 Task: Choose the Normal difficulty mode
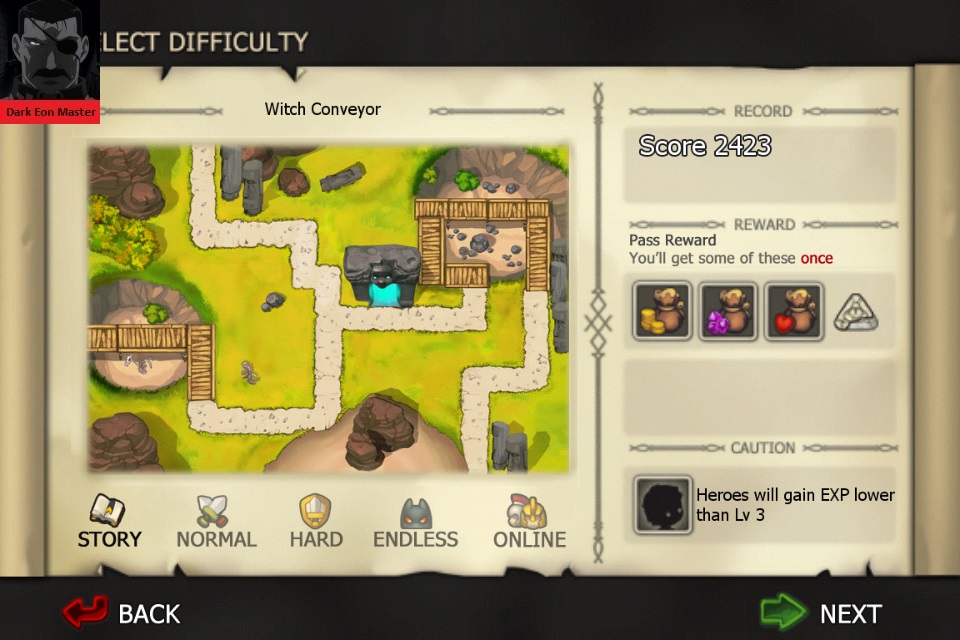pyautogui.click(x=216, y=522)
